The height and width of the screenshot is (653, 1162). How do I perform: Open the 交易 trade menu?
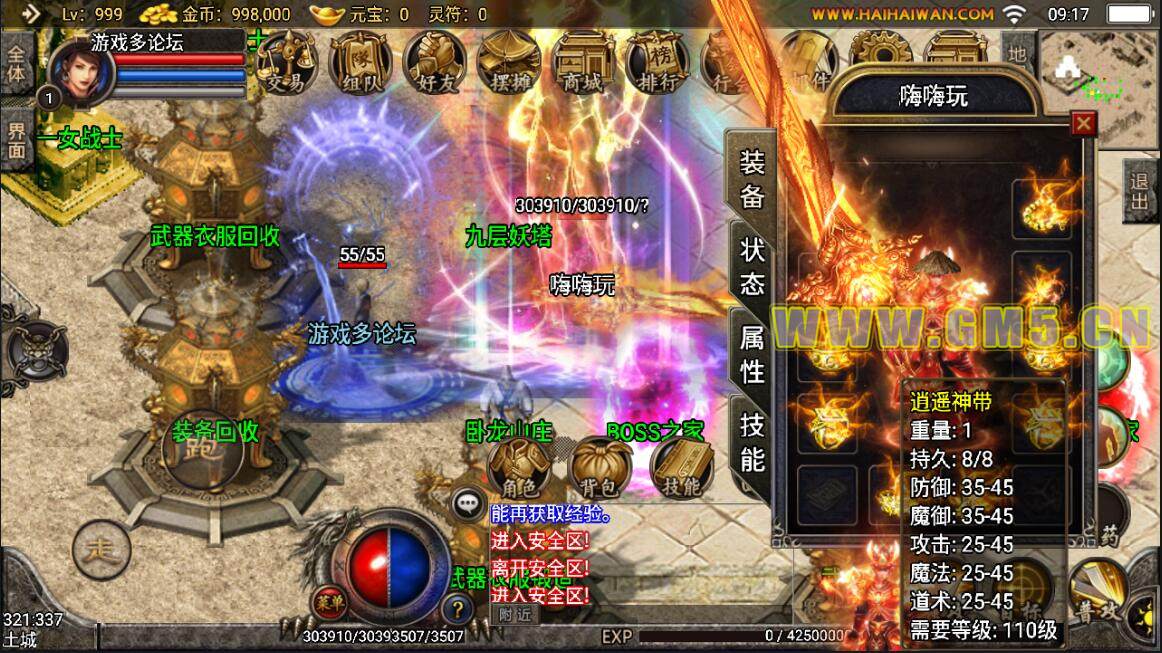coord(285,62)
